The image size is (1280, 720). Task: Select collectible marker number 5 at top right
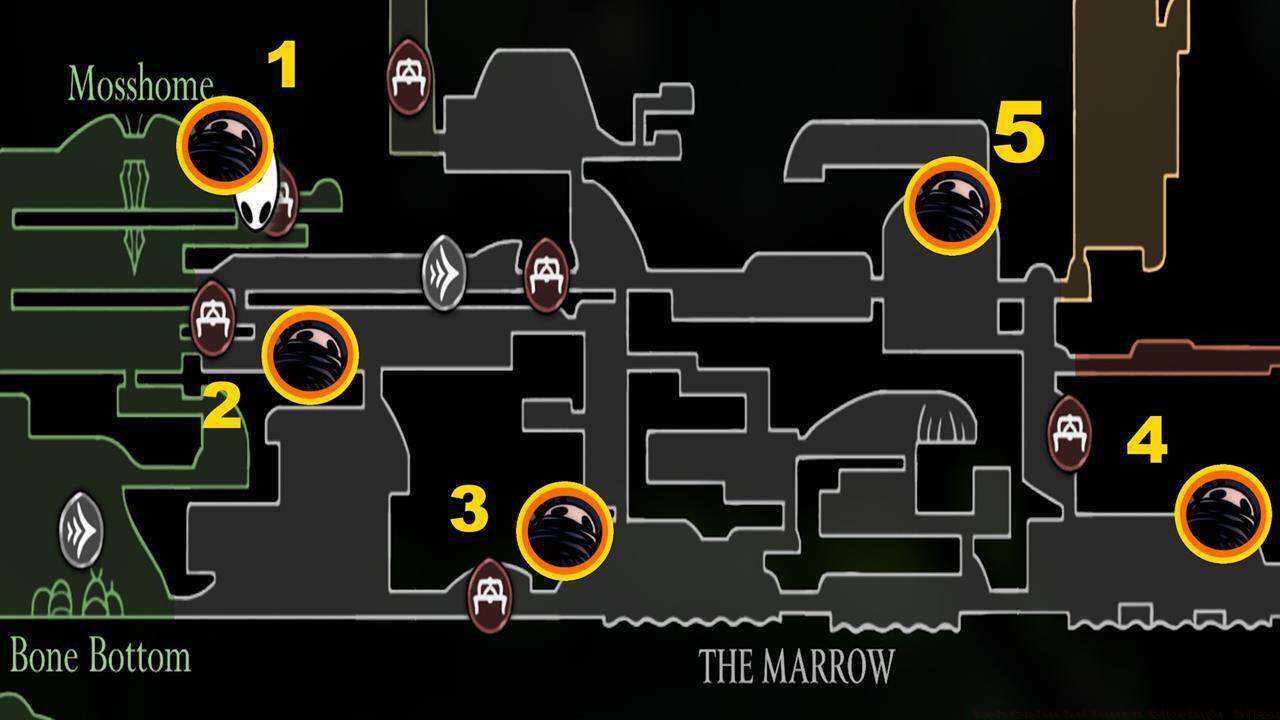(952, 208)
